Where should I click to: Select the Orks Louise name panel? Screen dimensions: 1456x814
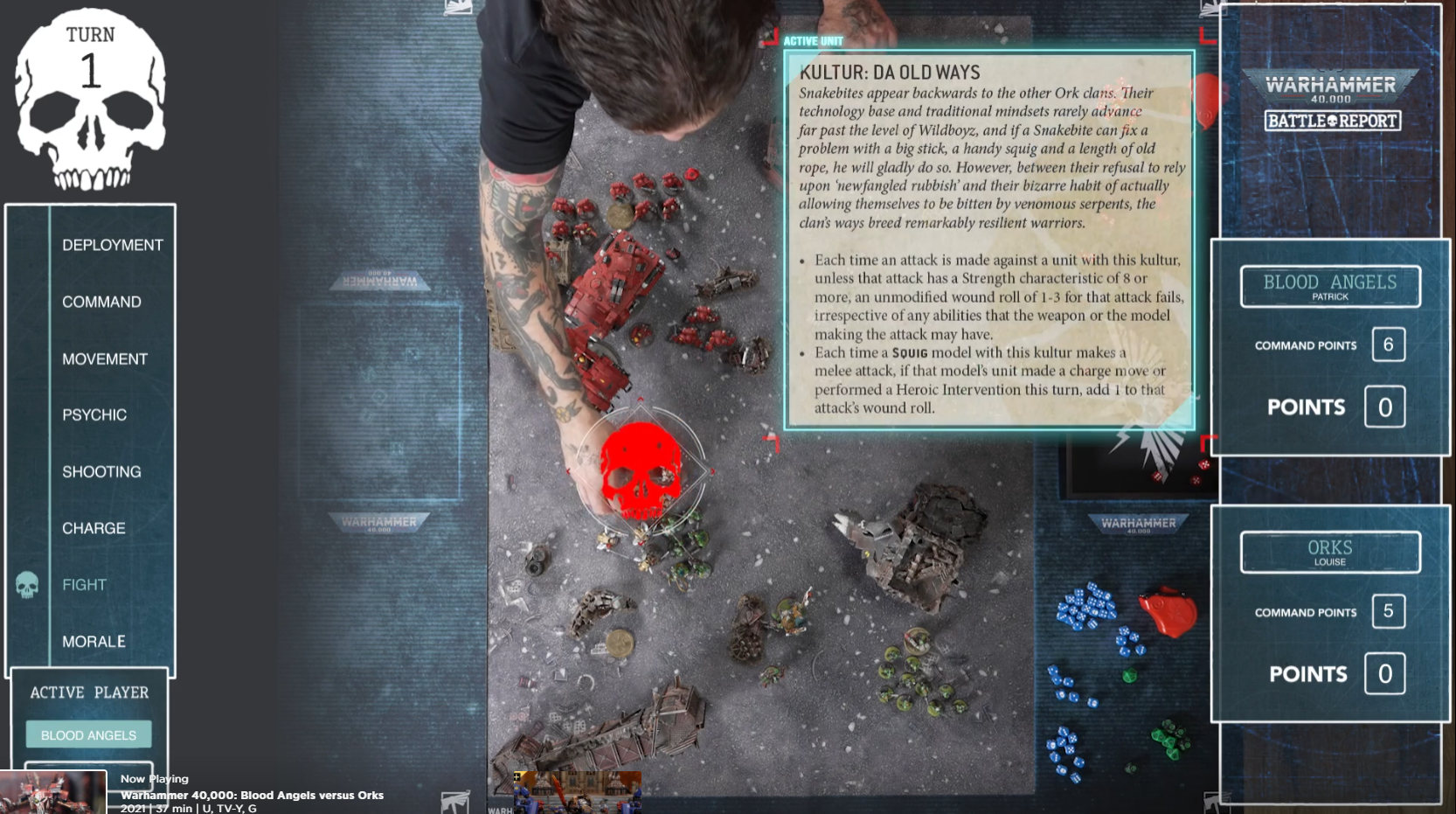pyautogui.click(x=1329, y=552)
